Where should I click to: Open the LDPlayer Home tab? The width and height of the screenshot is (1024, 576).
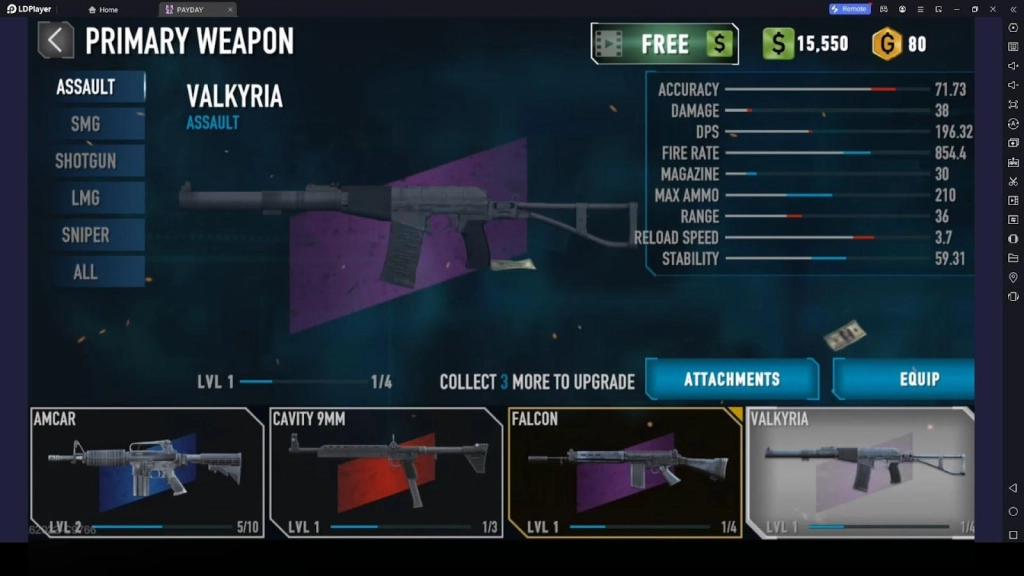point(103,9)
